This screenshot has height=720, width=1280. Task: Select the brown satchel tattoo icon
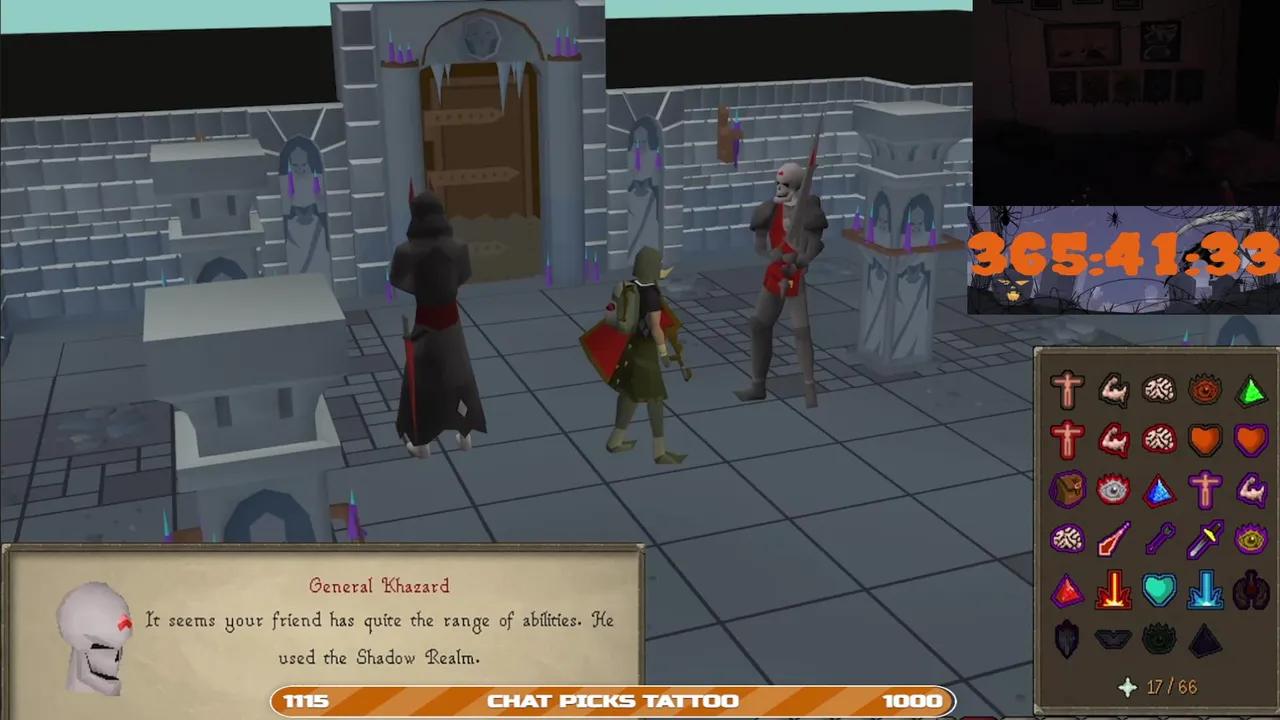click(x=1067, y=490)
